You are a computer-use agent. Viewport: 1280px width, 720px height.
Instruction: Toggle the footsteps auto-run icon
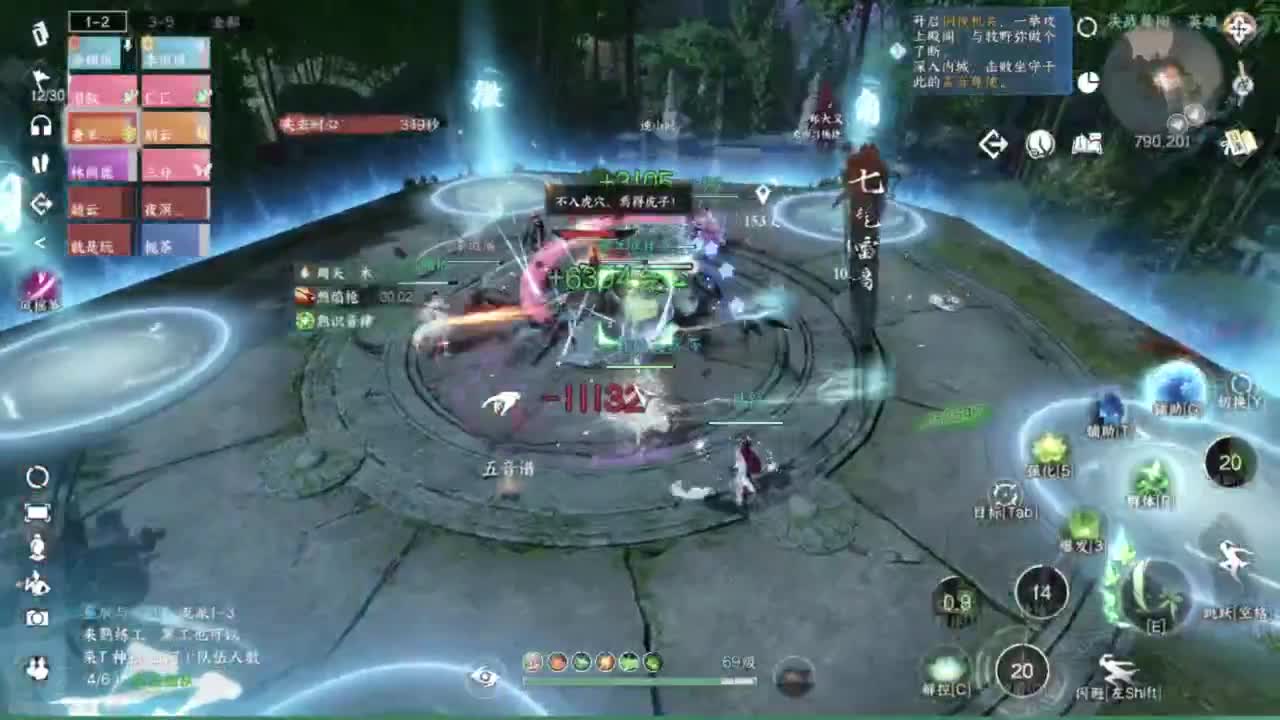[42, 164]
